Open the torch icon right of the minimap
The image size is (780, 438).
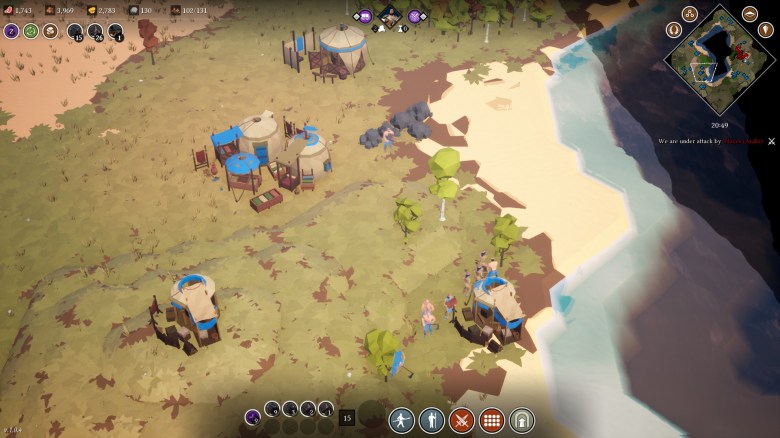(766, 30)
